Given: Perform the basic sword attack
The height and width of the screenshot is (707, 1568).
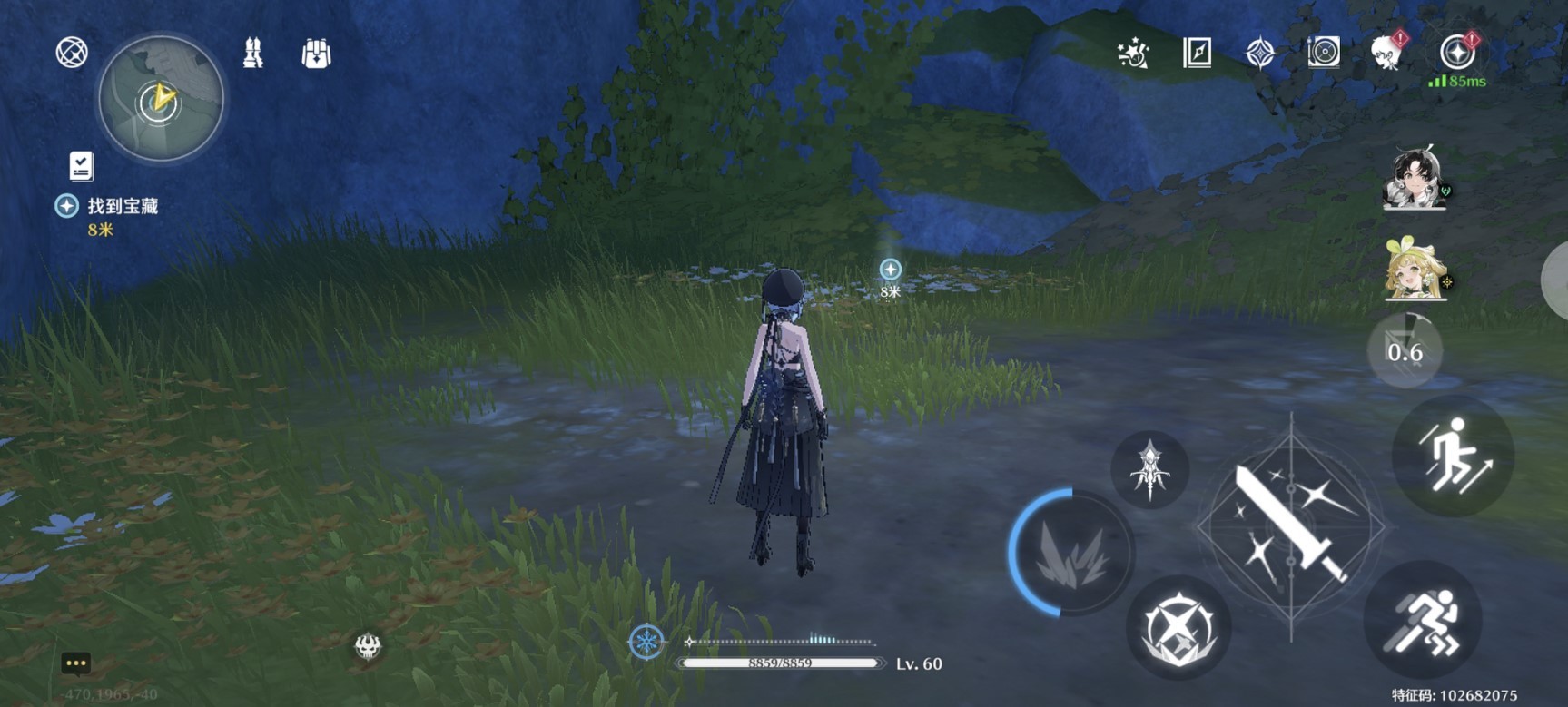Looking at the screenshot, I should [1290, 526].
